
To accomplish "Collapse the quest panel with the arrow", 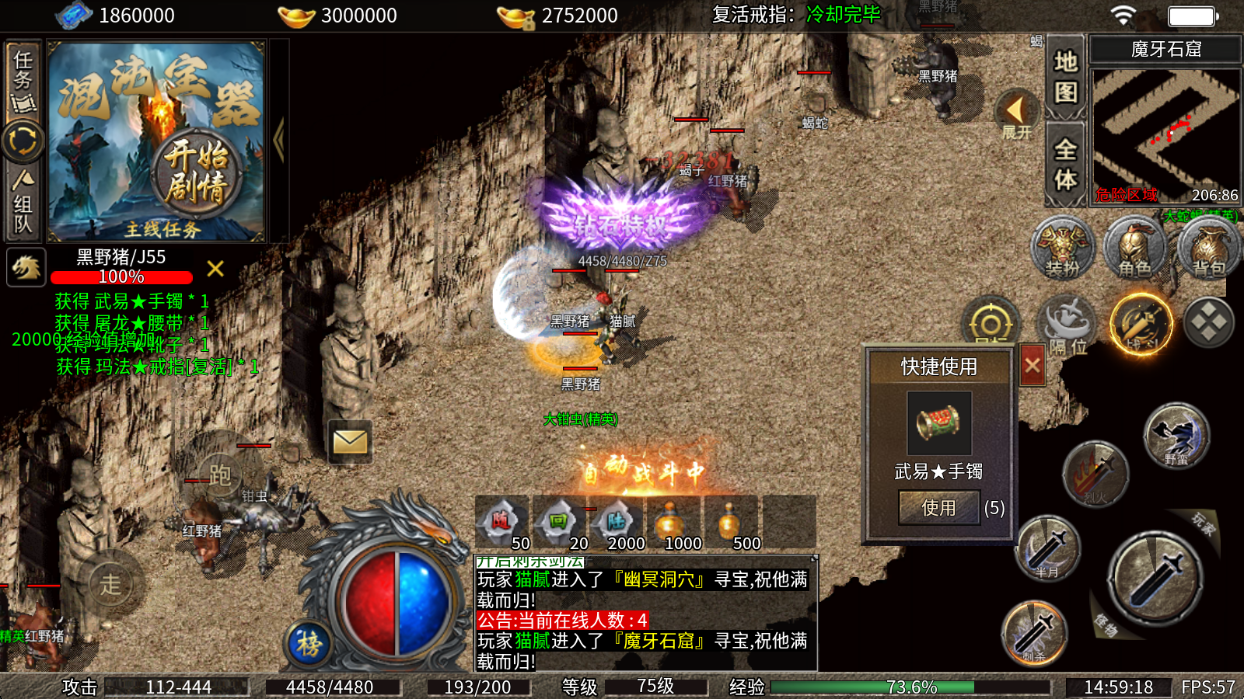I will pyautogui.click(x=279, y=141).
